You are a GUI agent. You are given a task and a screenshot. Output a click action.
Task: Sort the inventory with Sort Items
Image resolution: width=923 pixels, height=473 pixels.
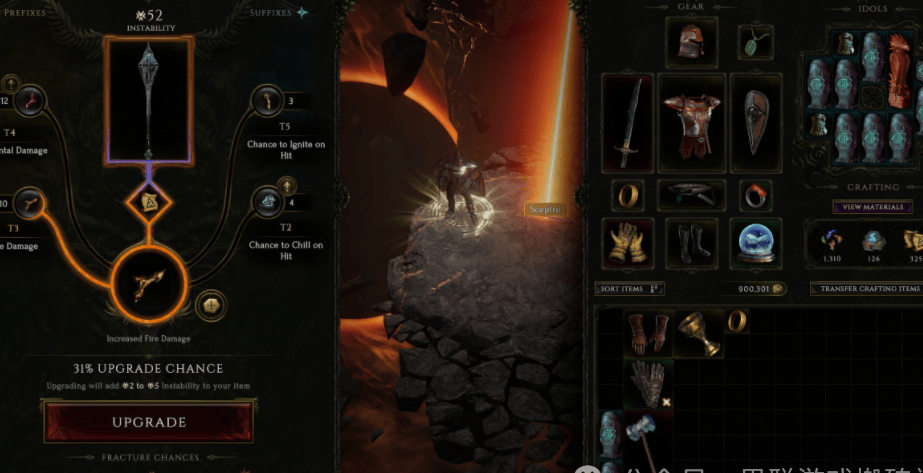coord(630,288)
